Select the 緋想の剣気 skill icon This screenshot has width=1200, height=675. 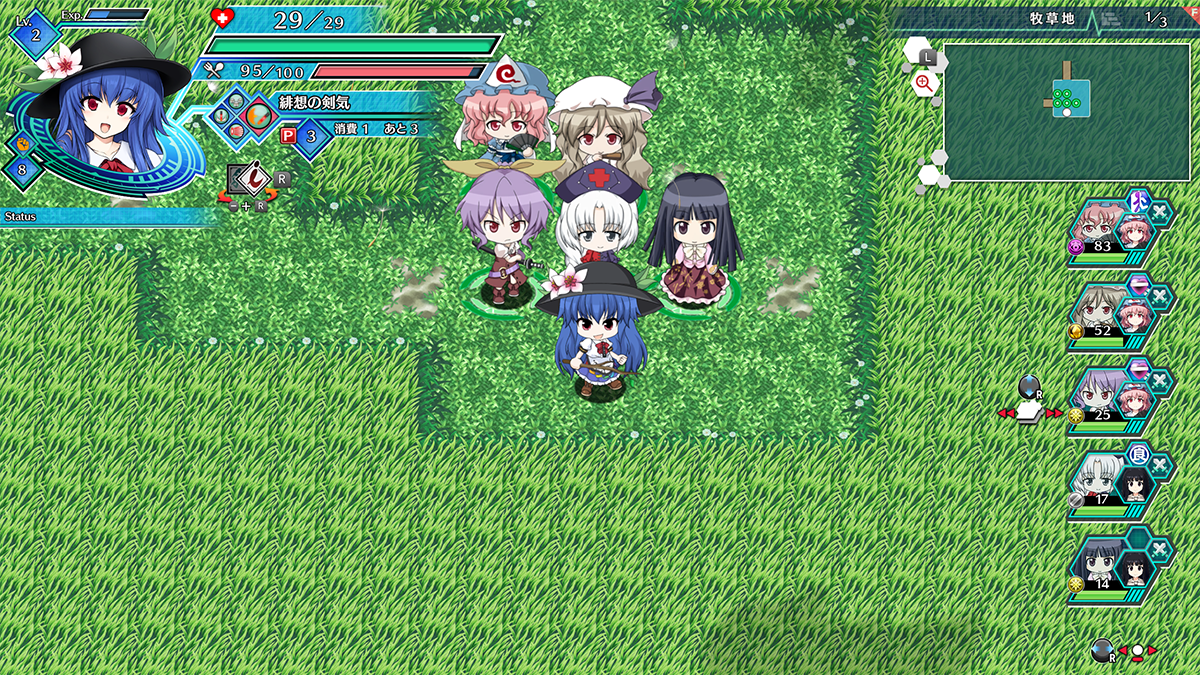pos(258,116)
